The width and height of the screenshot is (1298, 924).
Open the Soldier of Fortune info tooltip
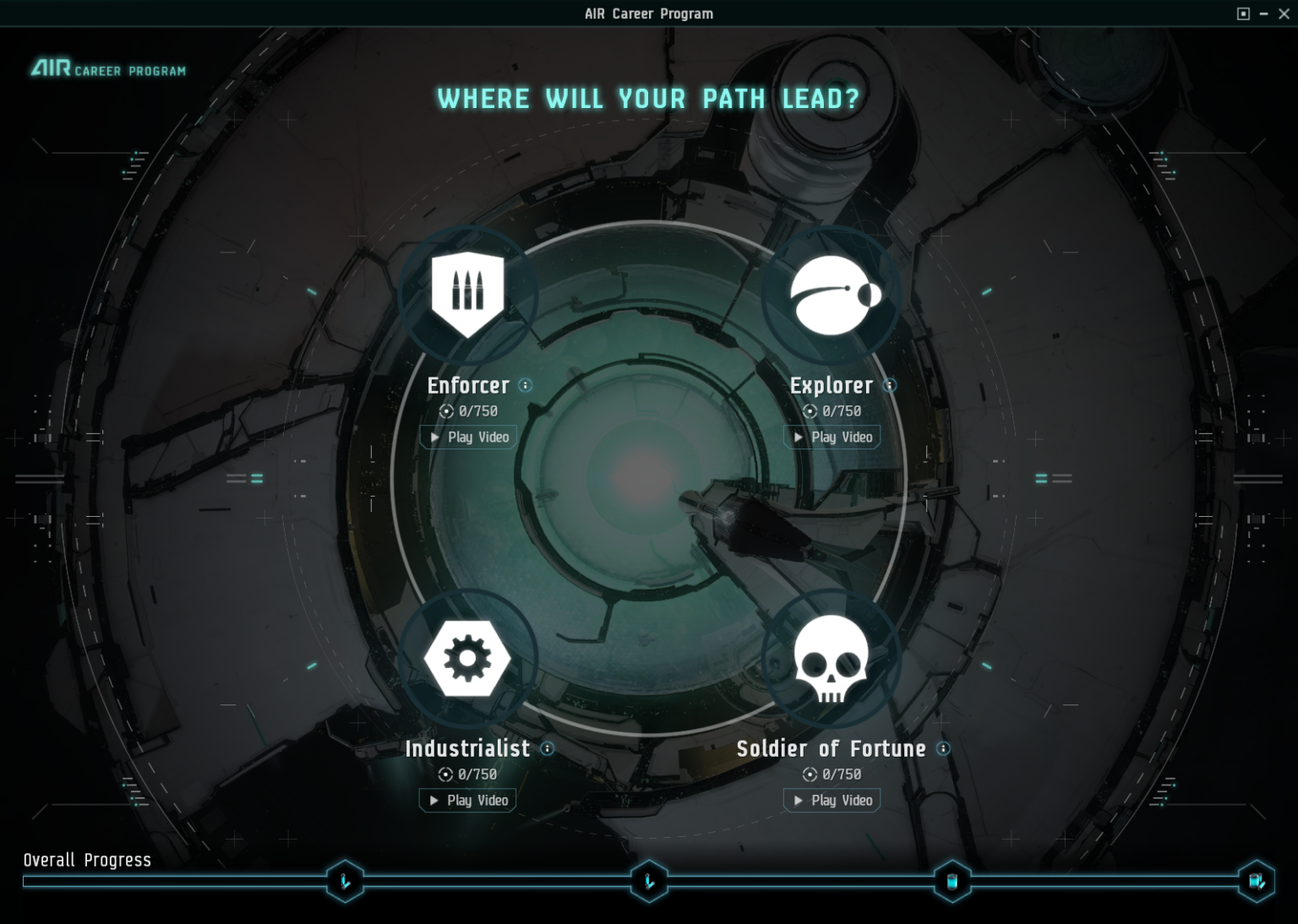click(942, 749)
